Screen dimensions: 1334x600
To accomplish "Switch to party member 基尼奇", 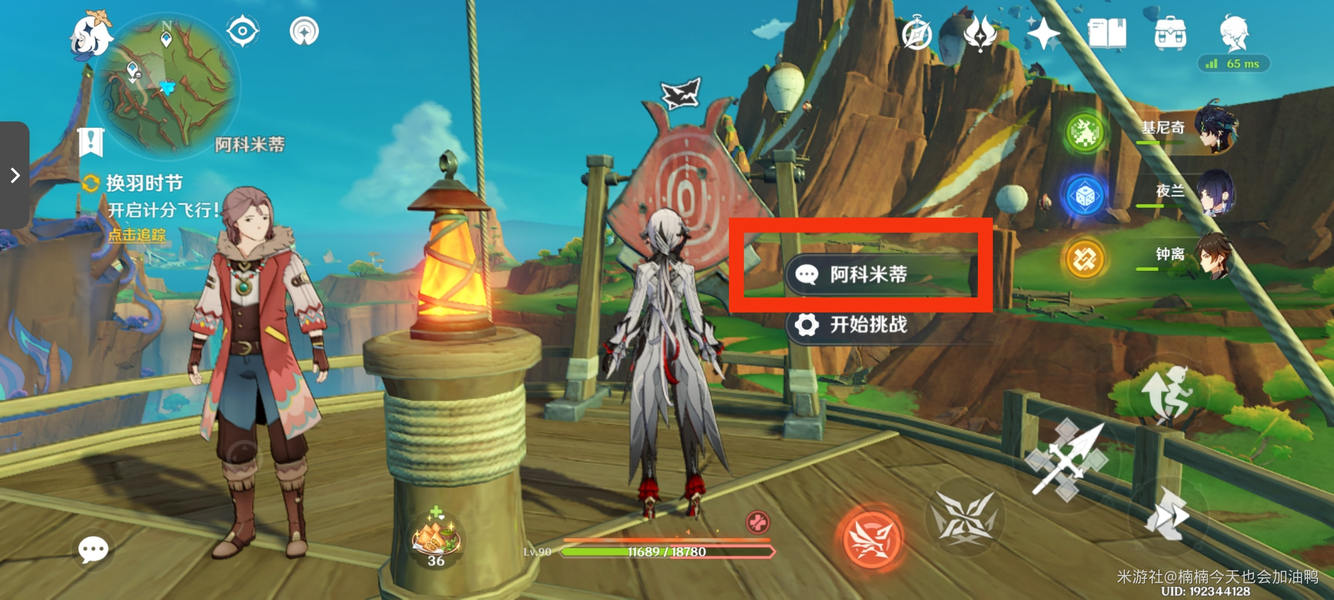I will click(x=1214, y=130).
